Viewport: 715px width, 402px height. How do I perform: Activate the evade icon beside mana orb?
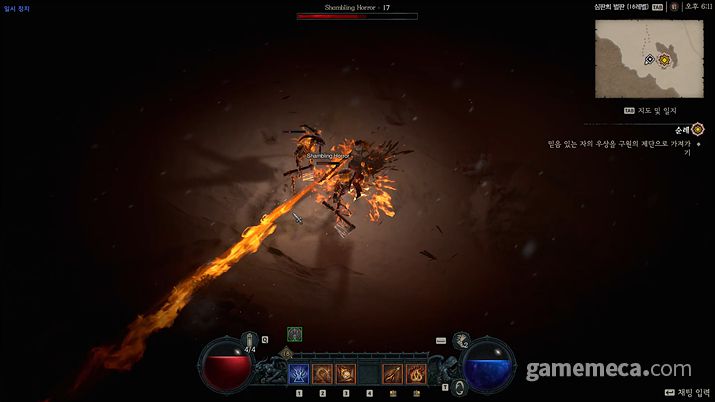tap(461, 342)
